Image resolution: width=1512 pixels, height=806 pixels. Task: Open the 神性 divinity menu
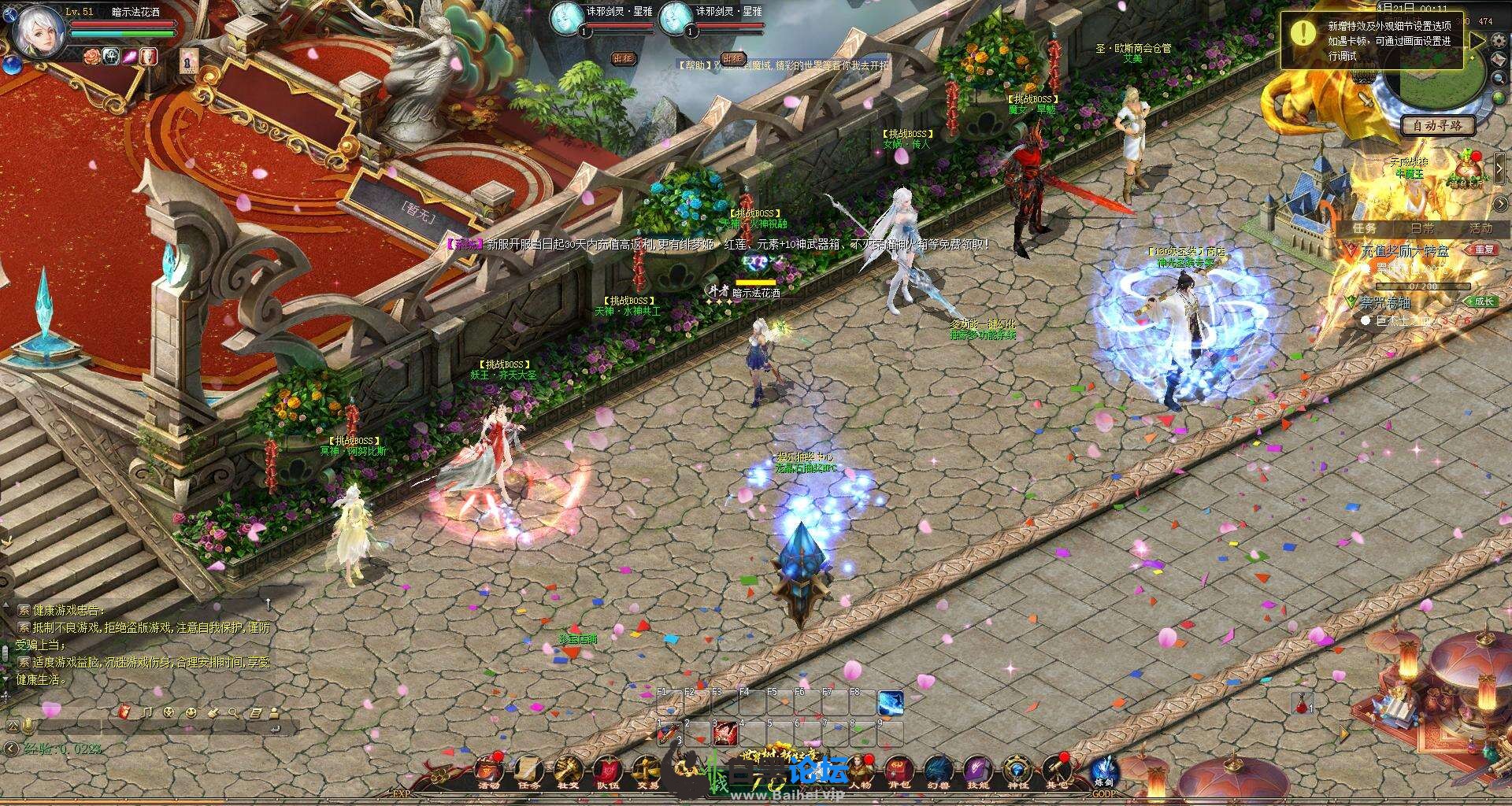pos(1017,770)
